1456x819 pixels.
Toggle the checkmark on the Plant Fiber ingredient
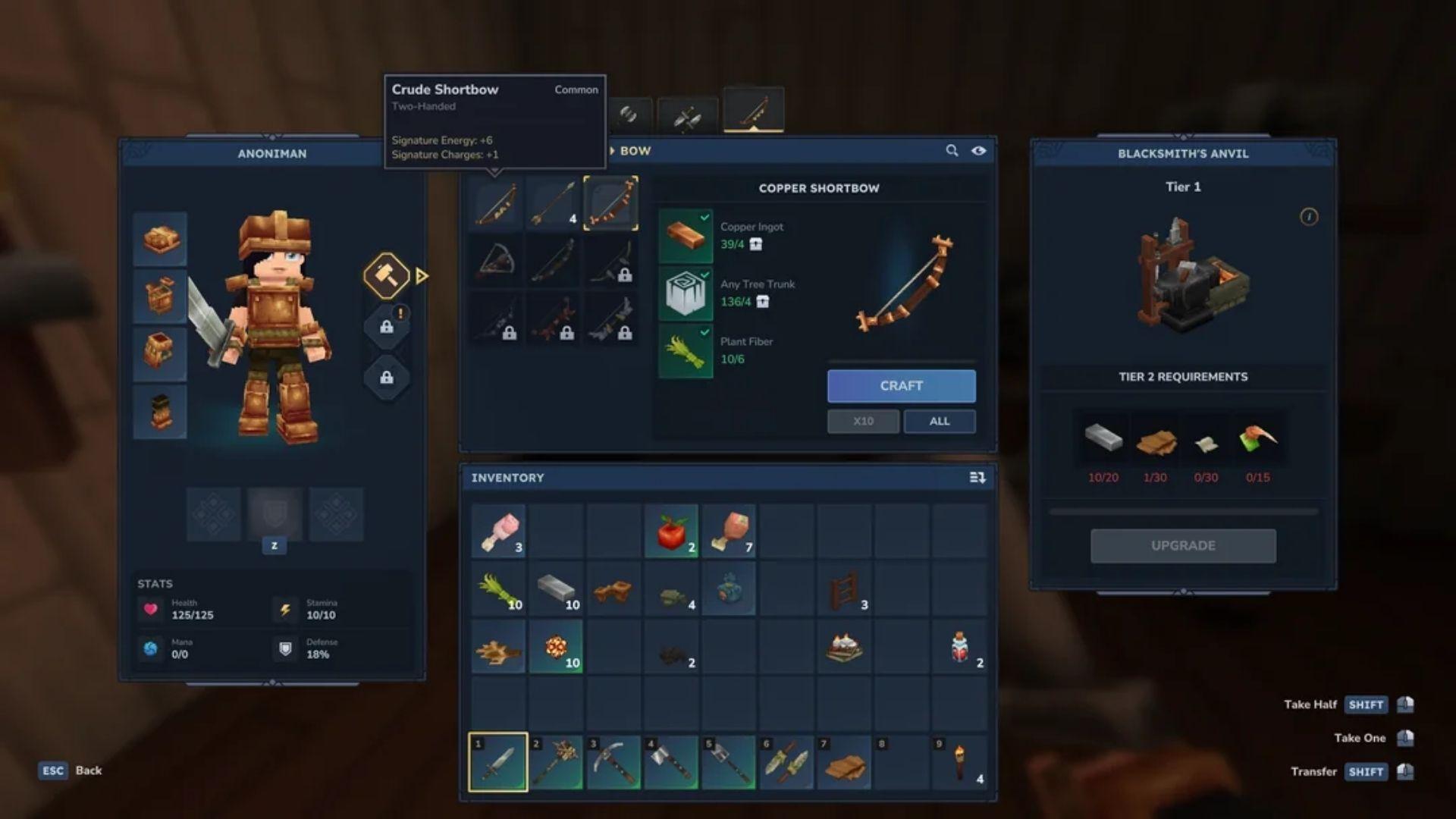[704, 333]
